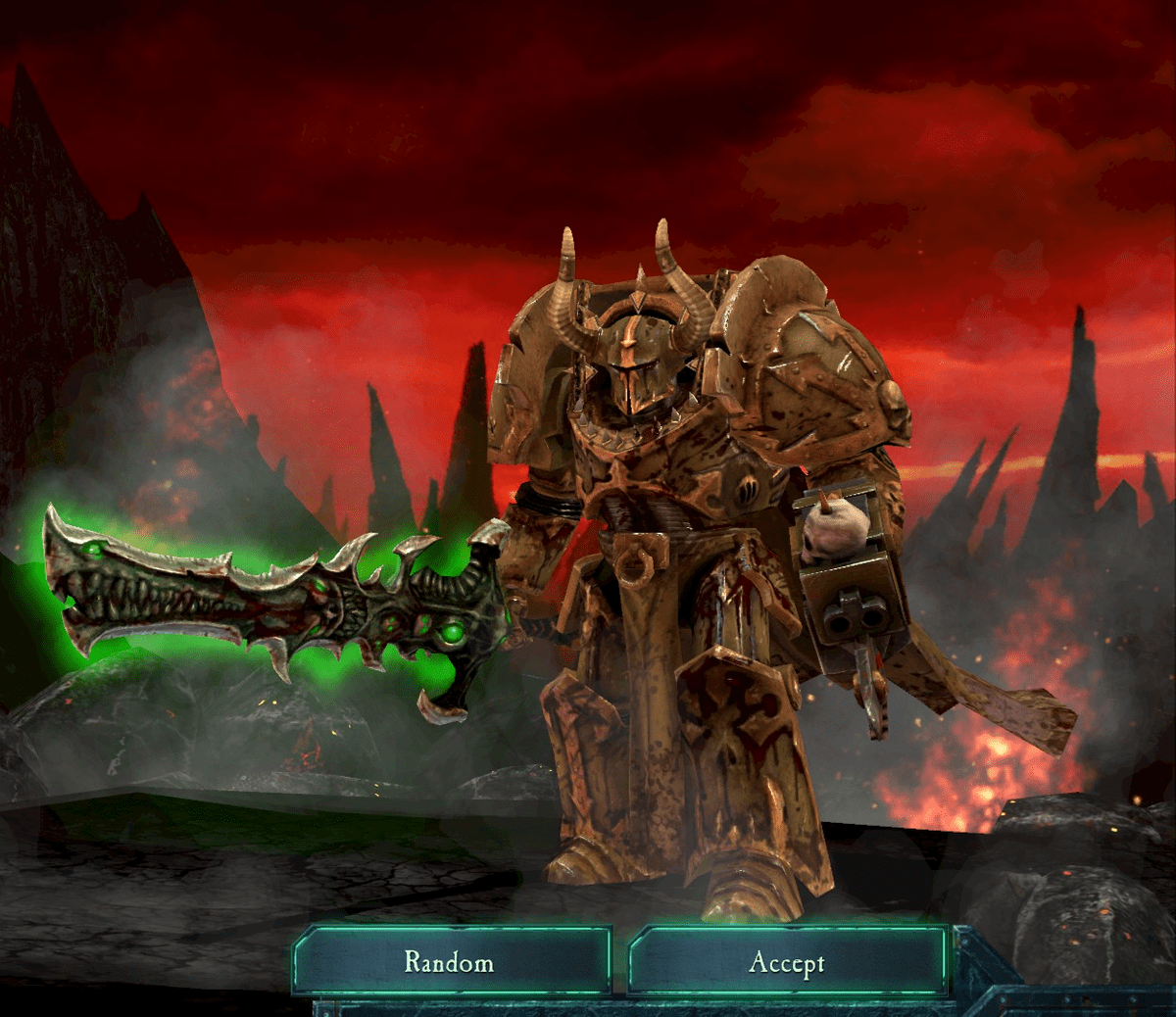The width and height of the screenshot is (1176, 1017).
Task: Click the Random button
Action: tap(450, 961)
